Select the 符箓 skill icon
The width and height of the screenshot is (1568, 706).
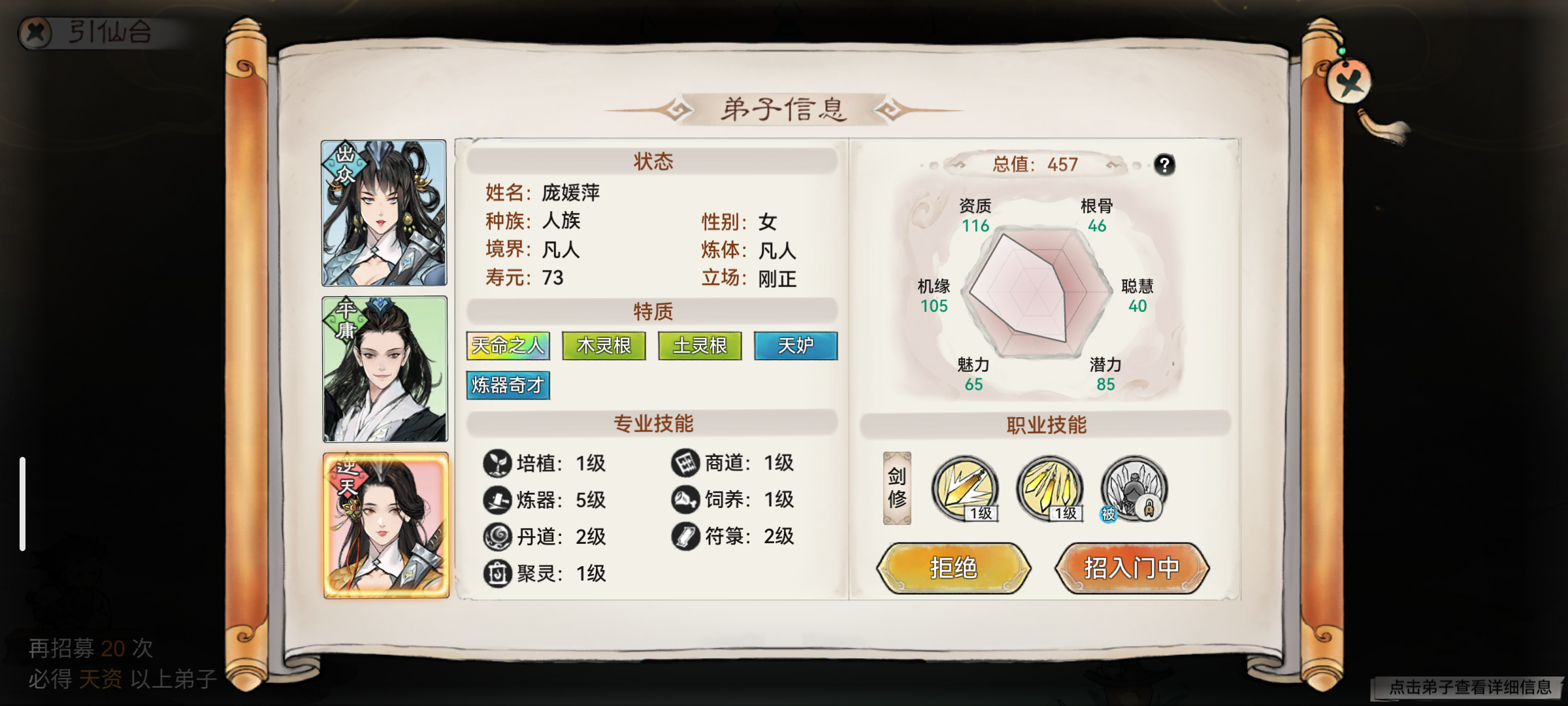(685, 536)
